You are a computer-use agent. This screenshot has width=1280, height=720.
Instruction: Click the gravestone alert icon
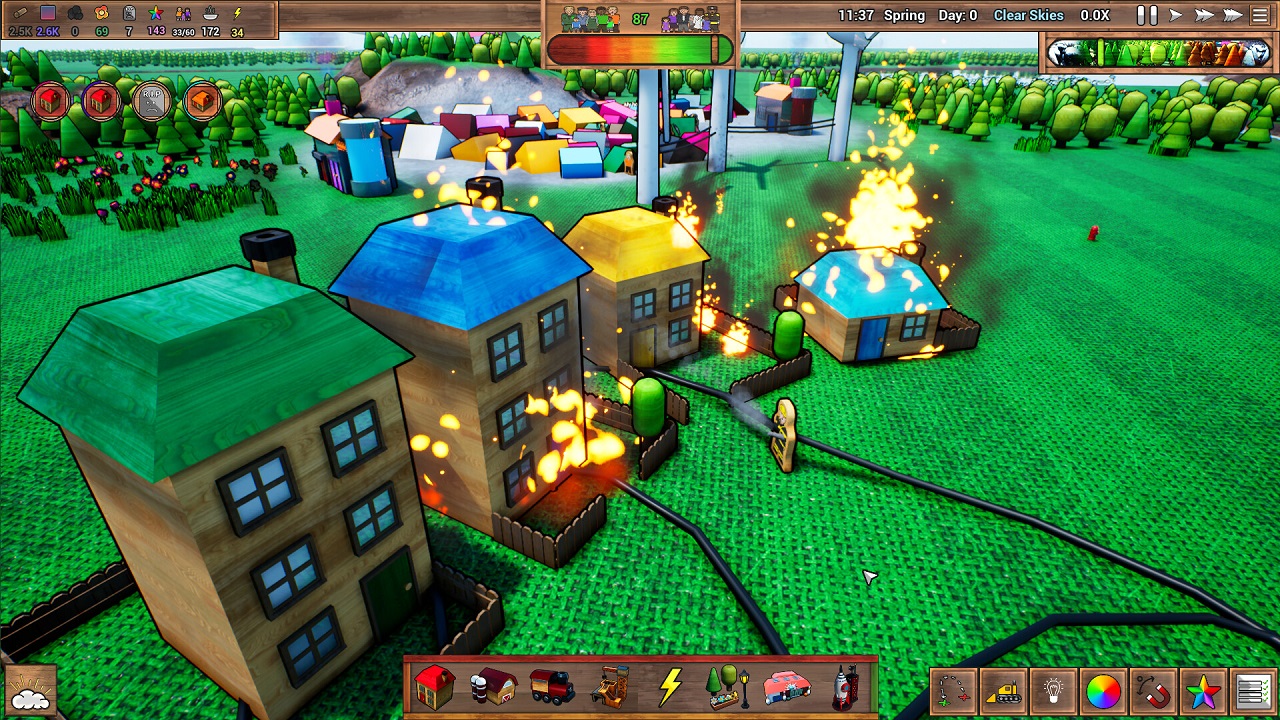(152, 100)
